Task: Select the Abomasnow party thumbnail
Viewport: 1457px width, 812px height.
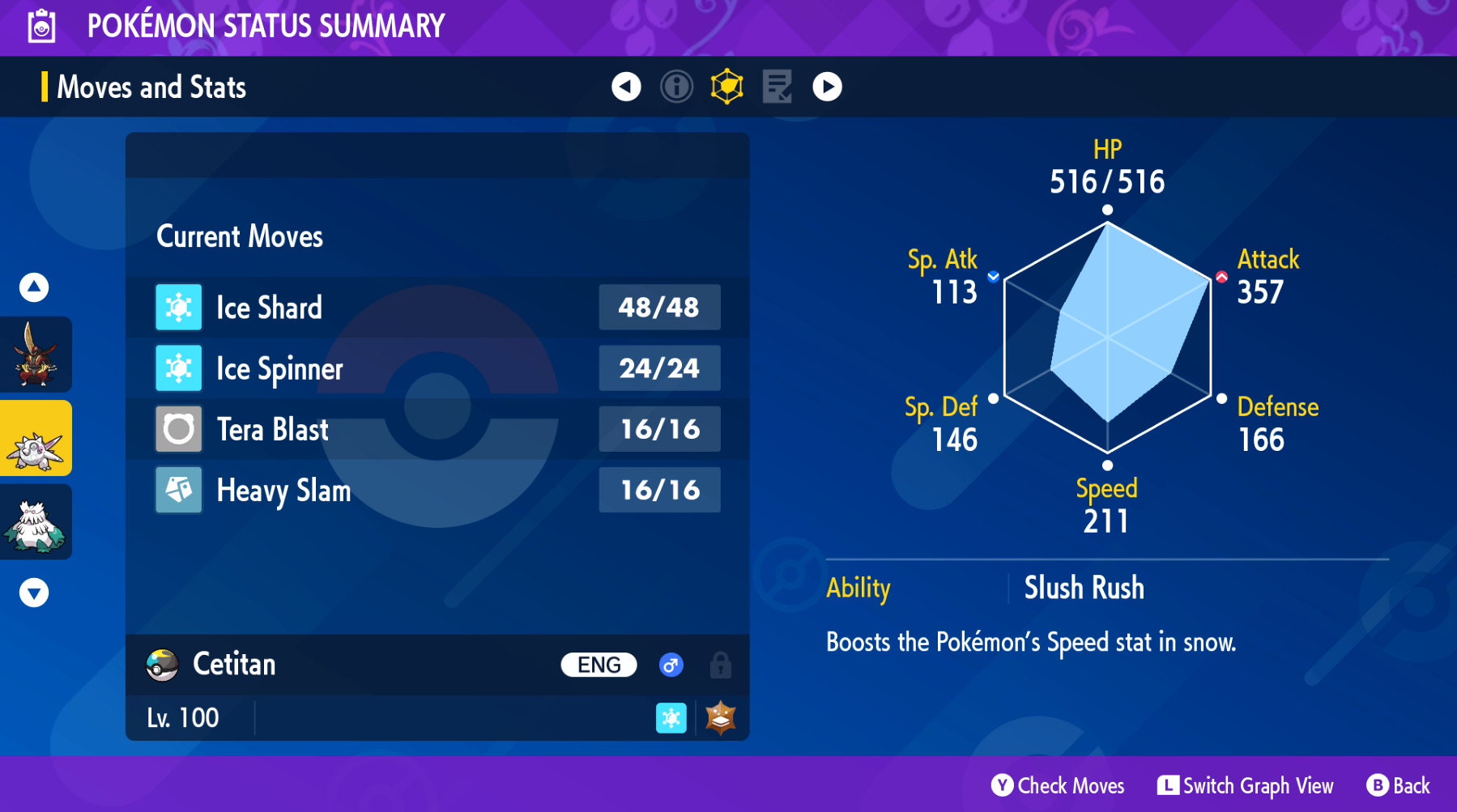Action: [36, 522]
